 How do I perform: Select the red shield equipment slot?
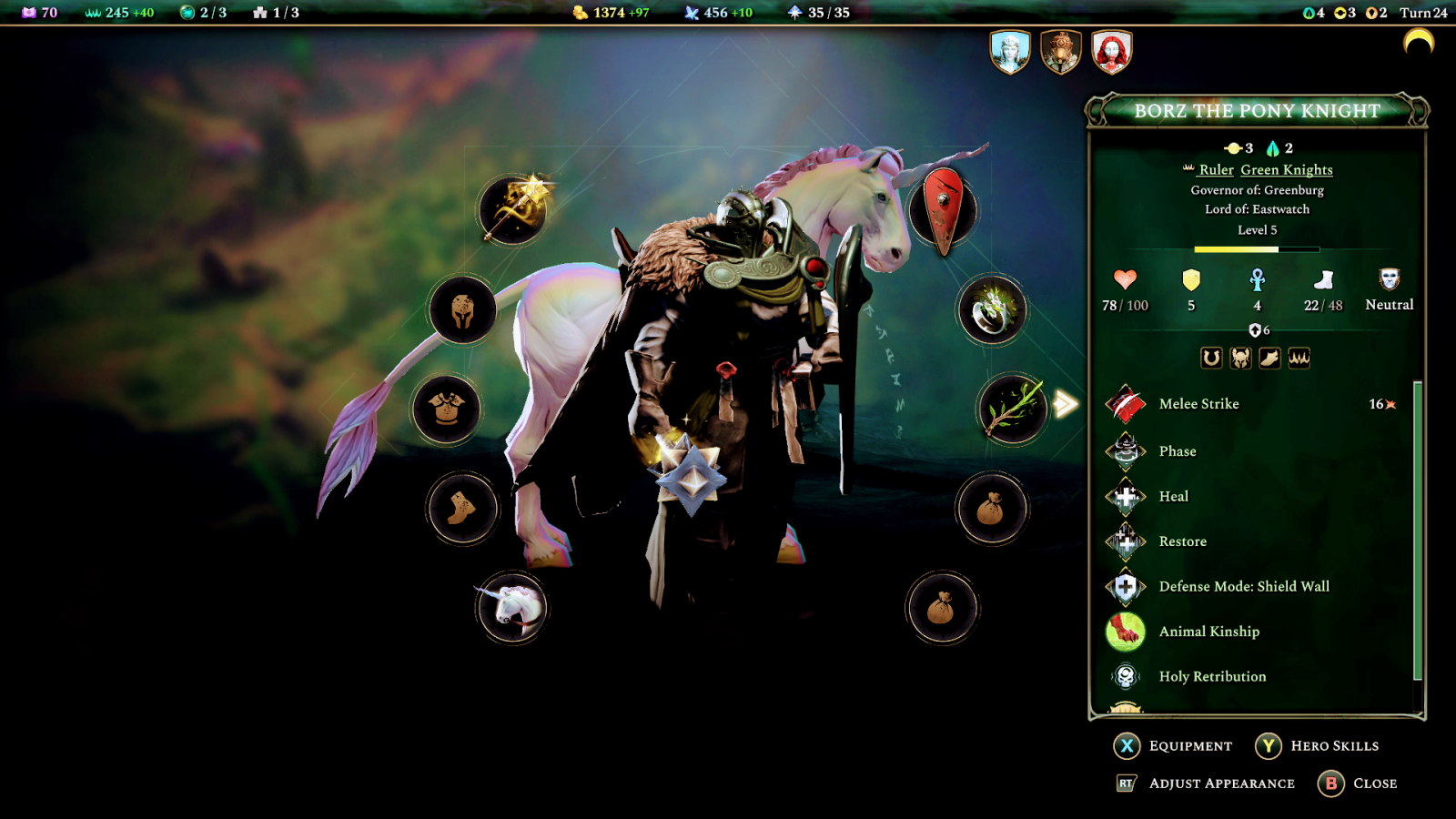[x=944, y=210]
